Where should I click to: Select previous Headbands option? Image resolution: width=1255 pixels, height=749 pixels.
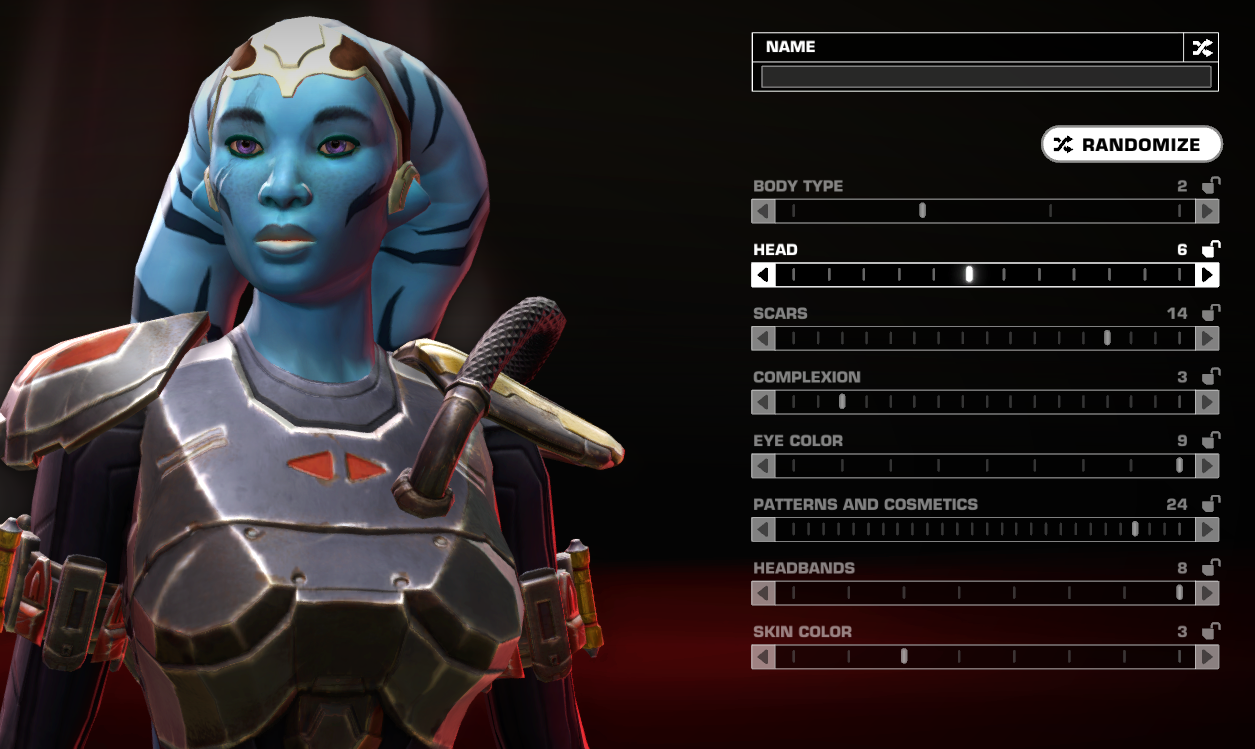click(763, 593)
